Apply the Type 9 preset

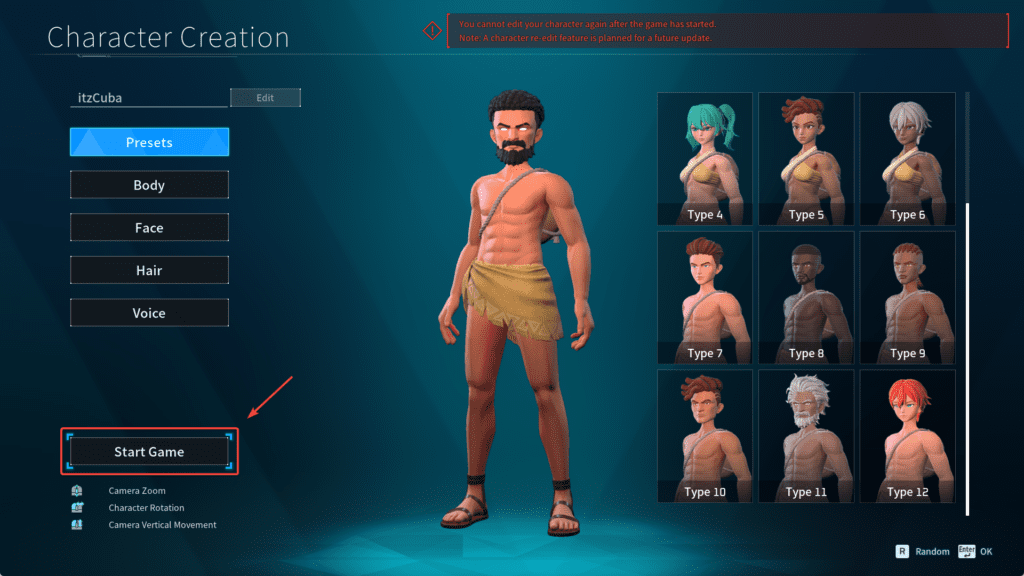point(907,297)
